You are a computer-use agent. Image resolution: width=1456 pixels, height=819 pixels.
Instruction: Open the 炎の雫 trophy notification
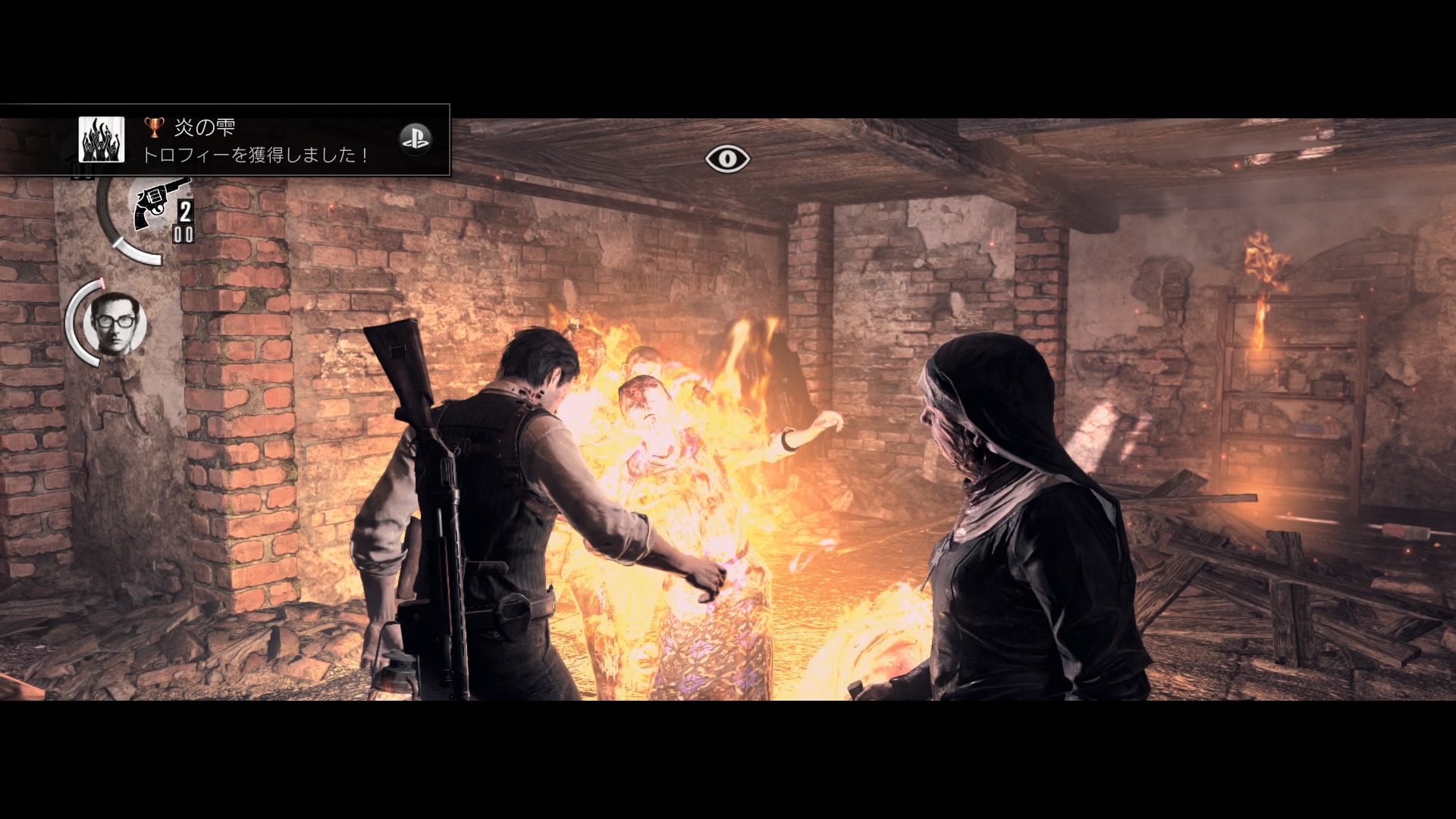pyautogui.click(x=258, y=141)
